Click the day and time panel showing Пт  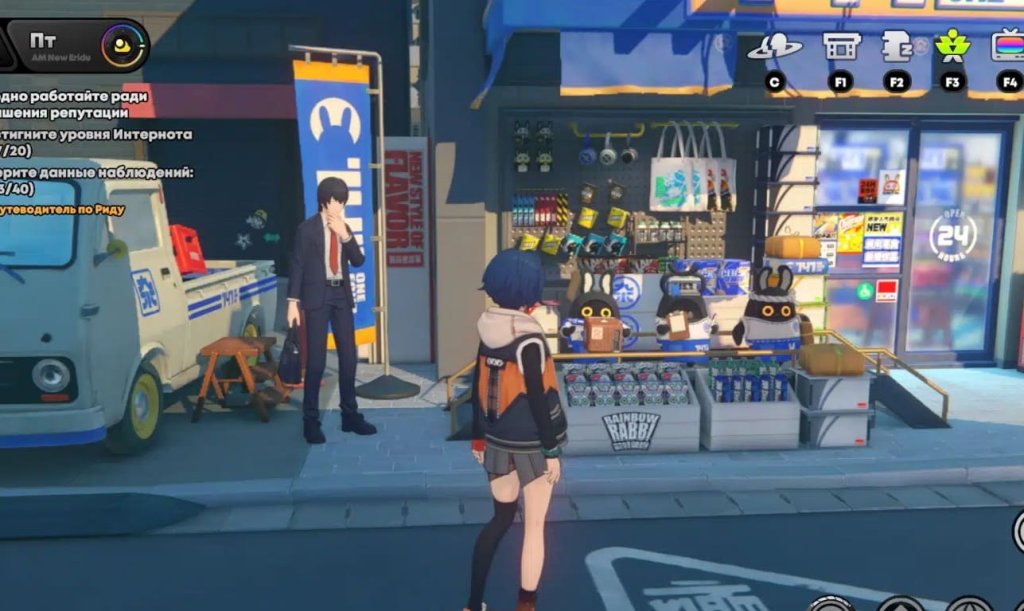point(76,45)
